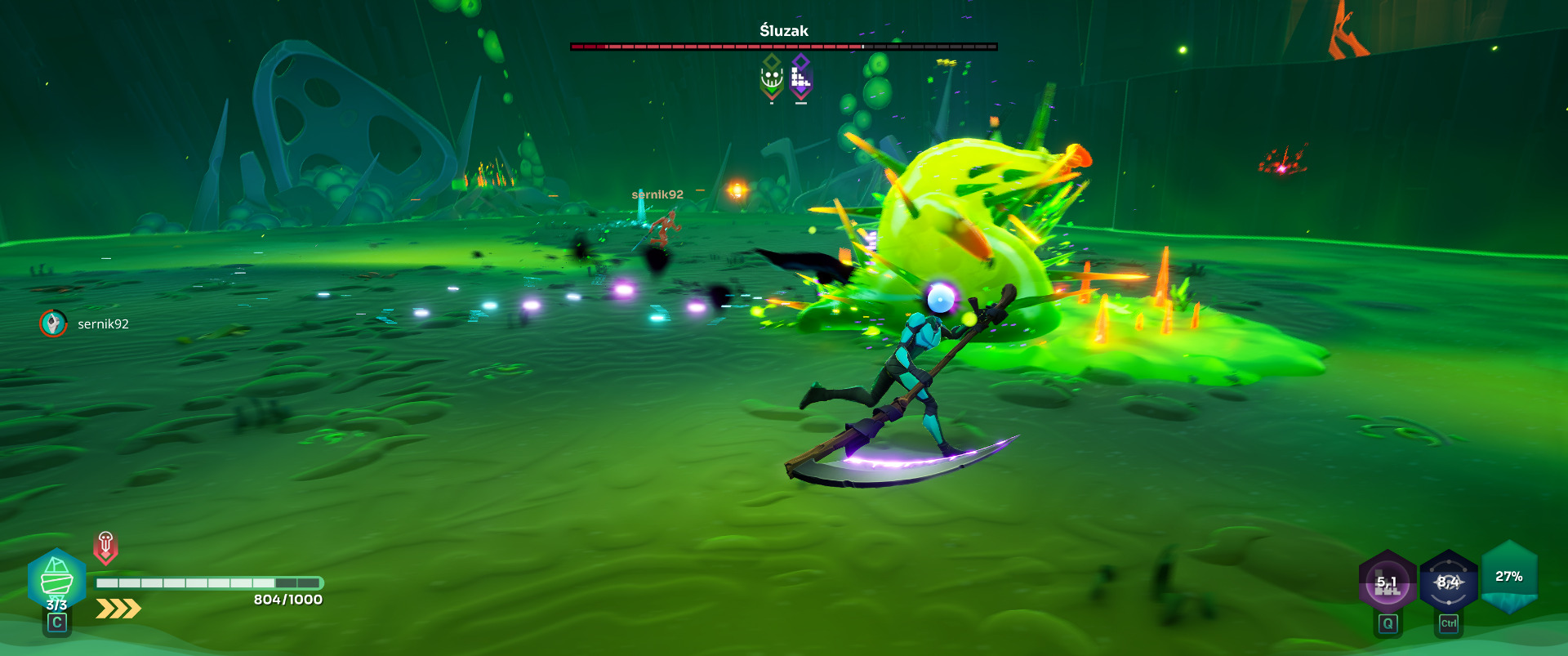Viewport: 1568px width, 656px height.
Task: Activate the purple blocks ability icon
Action: pos(1387,582)
